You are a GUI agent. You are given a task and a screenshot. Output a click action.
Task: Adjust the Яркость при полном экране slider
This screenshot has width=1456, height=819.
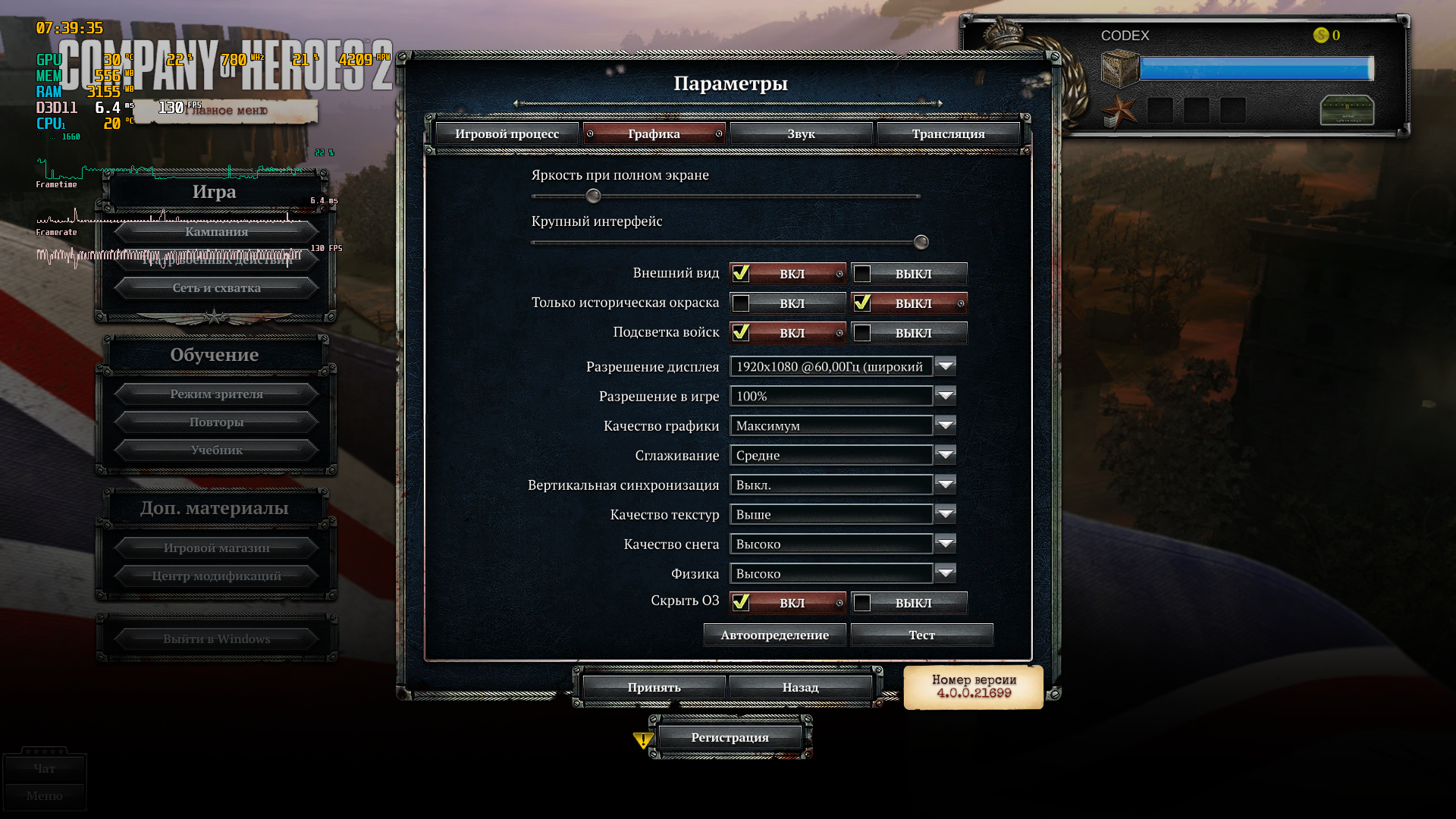[x=594, y=196]
